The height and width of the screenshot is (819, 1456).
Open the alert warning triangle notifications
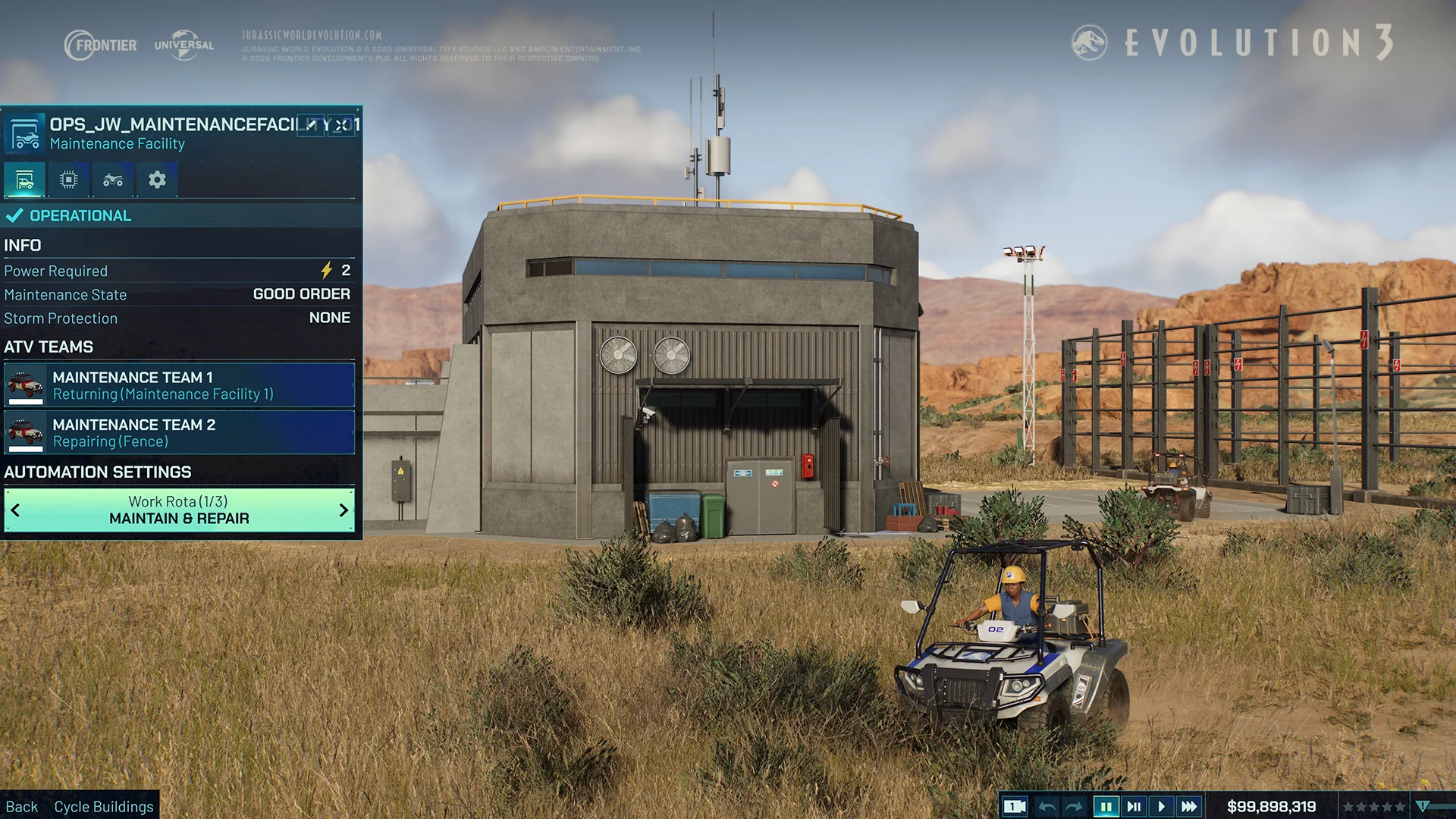(1423, 807)
